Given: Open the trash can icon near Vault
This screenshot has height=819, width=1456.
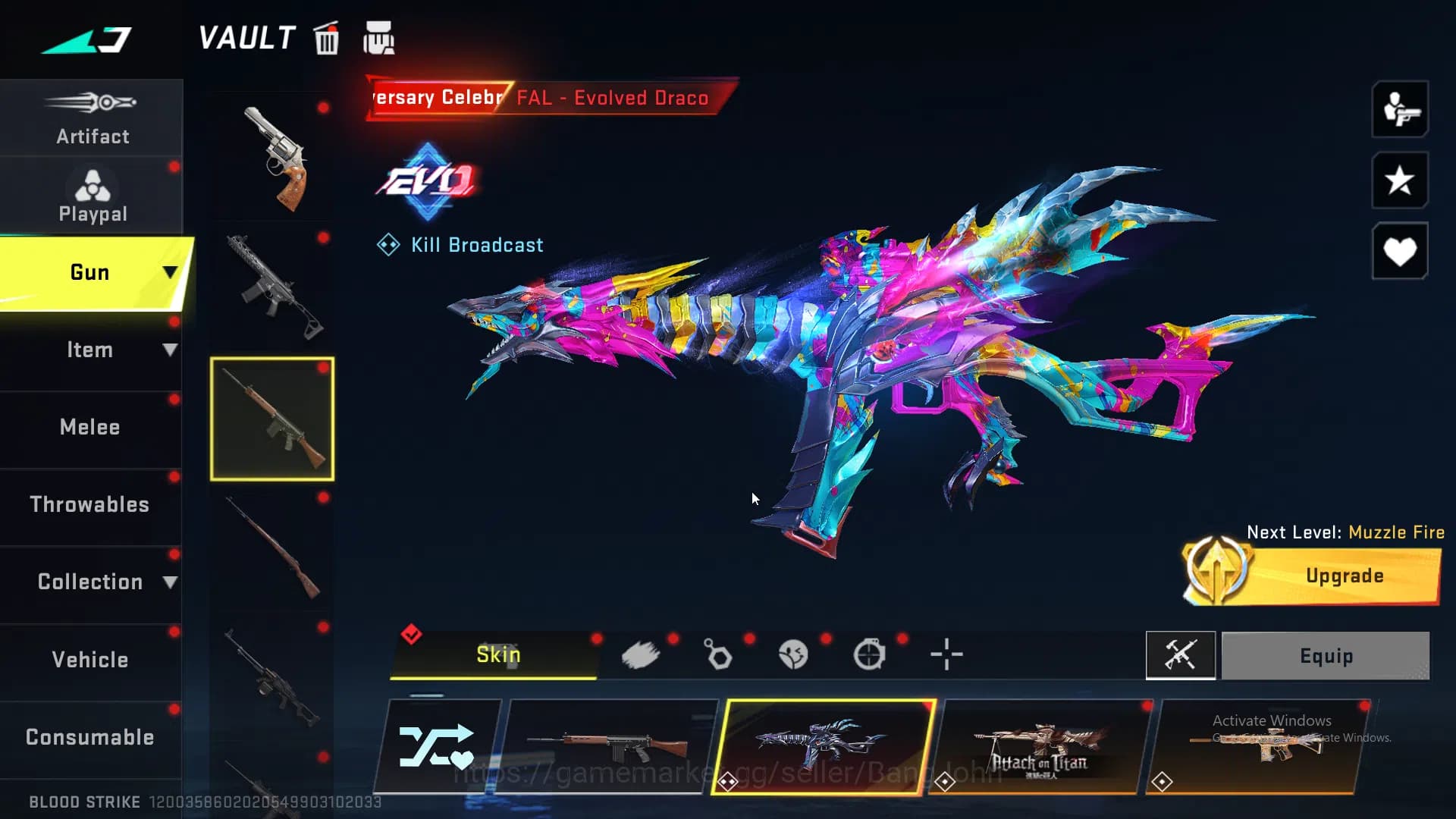Looking at the screenshot, I should coord(327,39).
